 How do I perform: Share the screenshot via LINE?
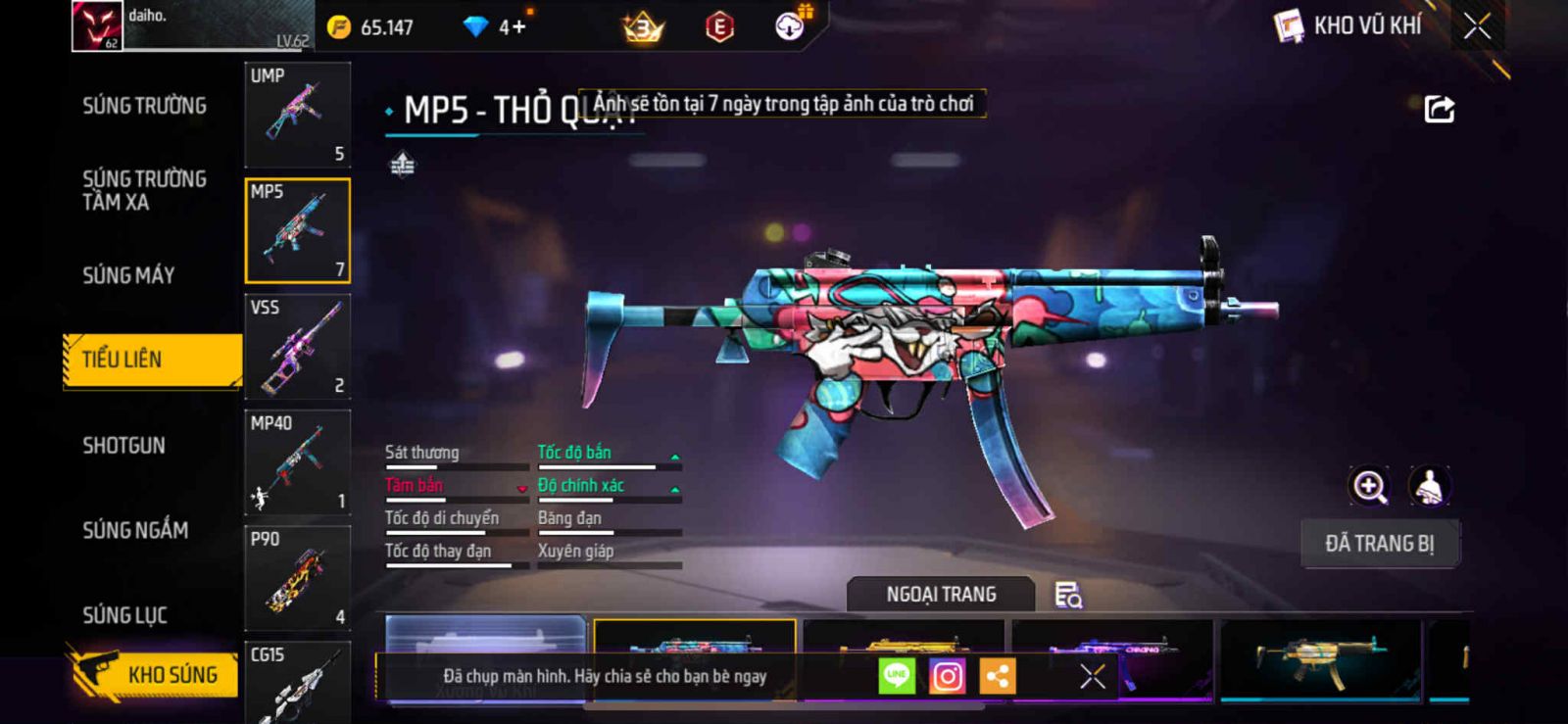coord(896,676)
